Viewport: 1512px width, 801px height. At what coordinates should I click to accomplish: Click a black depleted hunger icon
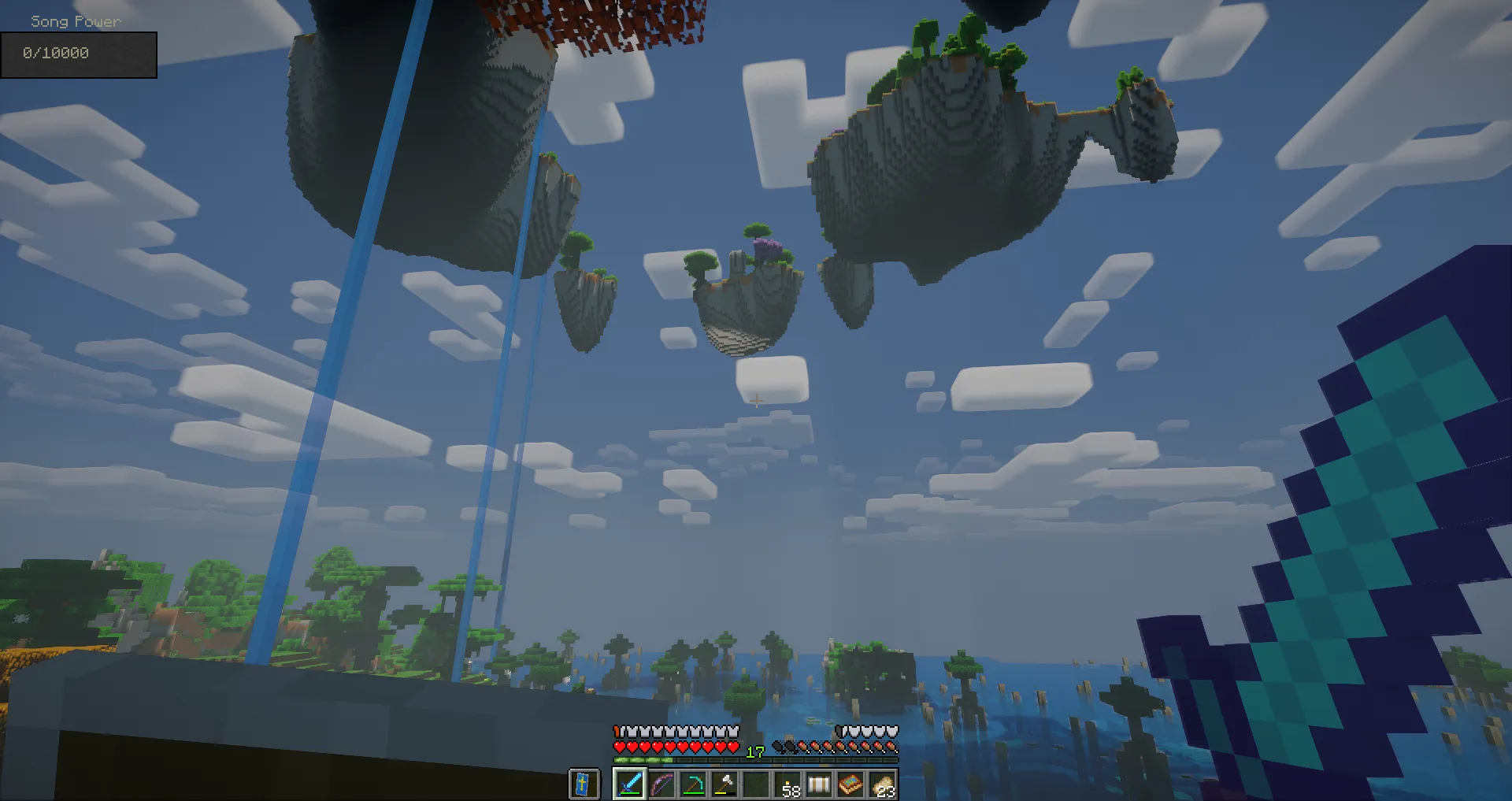[x=780, y=746]
